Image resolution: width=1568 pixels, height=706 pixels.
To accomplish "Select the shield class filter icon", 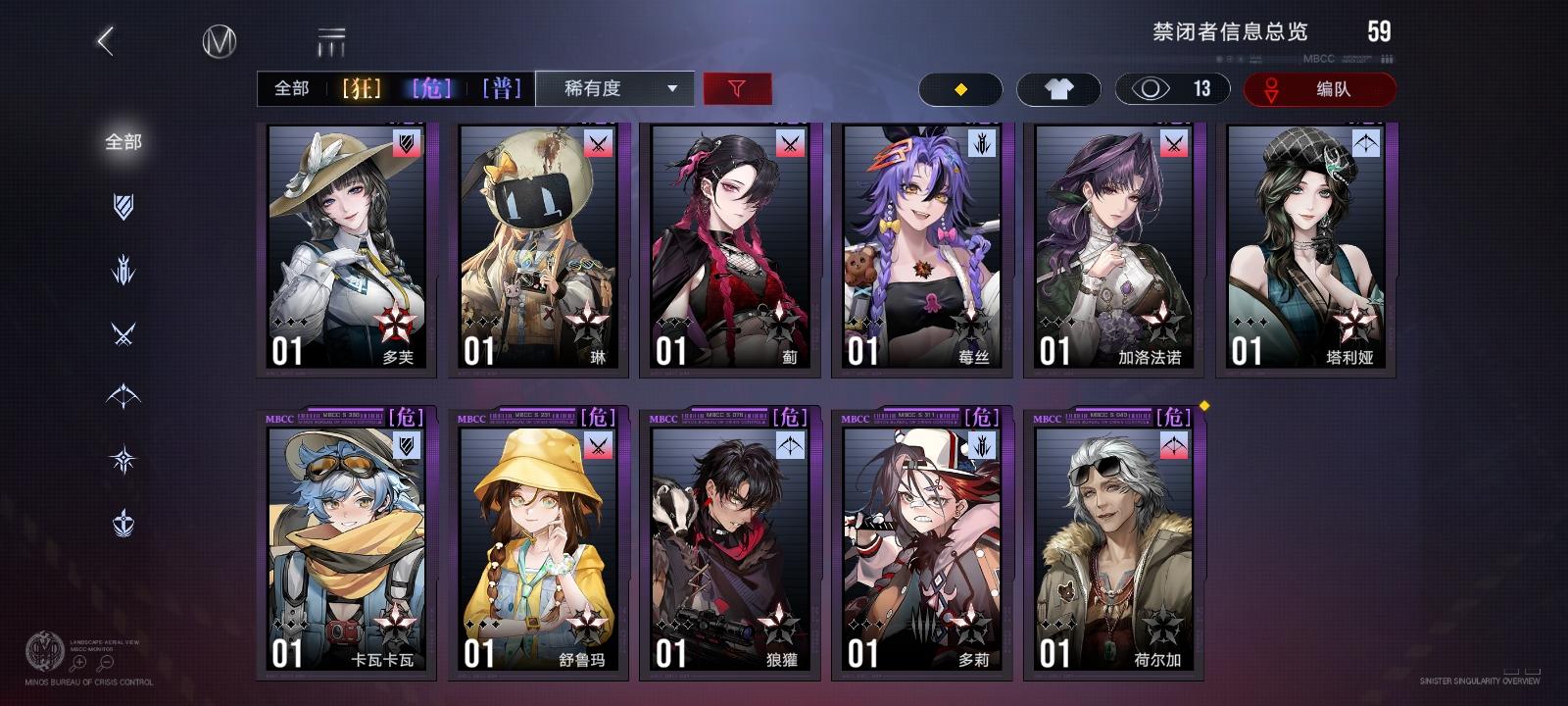I will [122, 206].
